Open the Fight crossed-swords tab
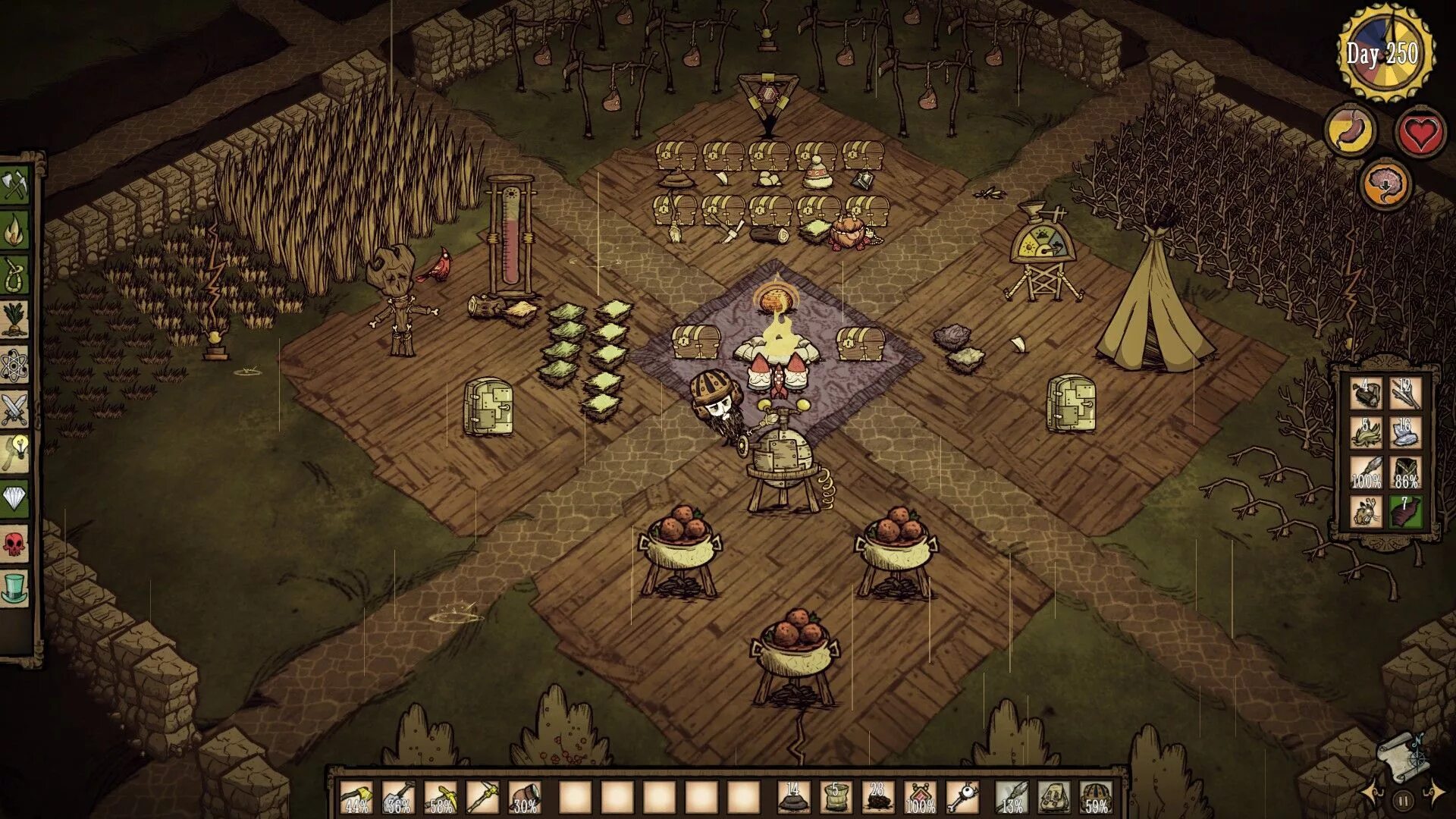This screenshot has width=1456, height=819. (x=15, y=409)
